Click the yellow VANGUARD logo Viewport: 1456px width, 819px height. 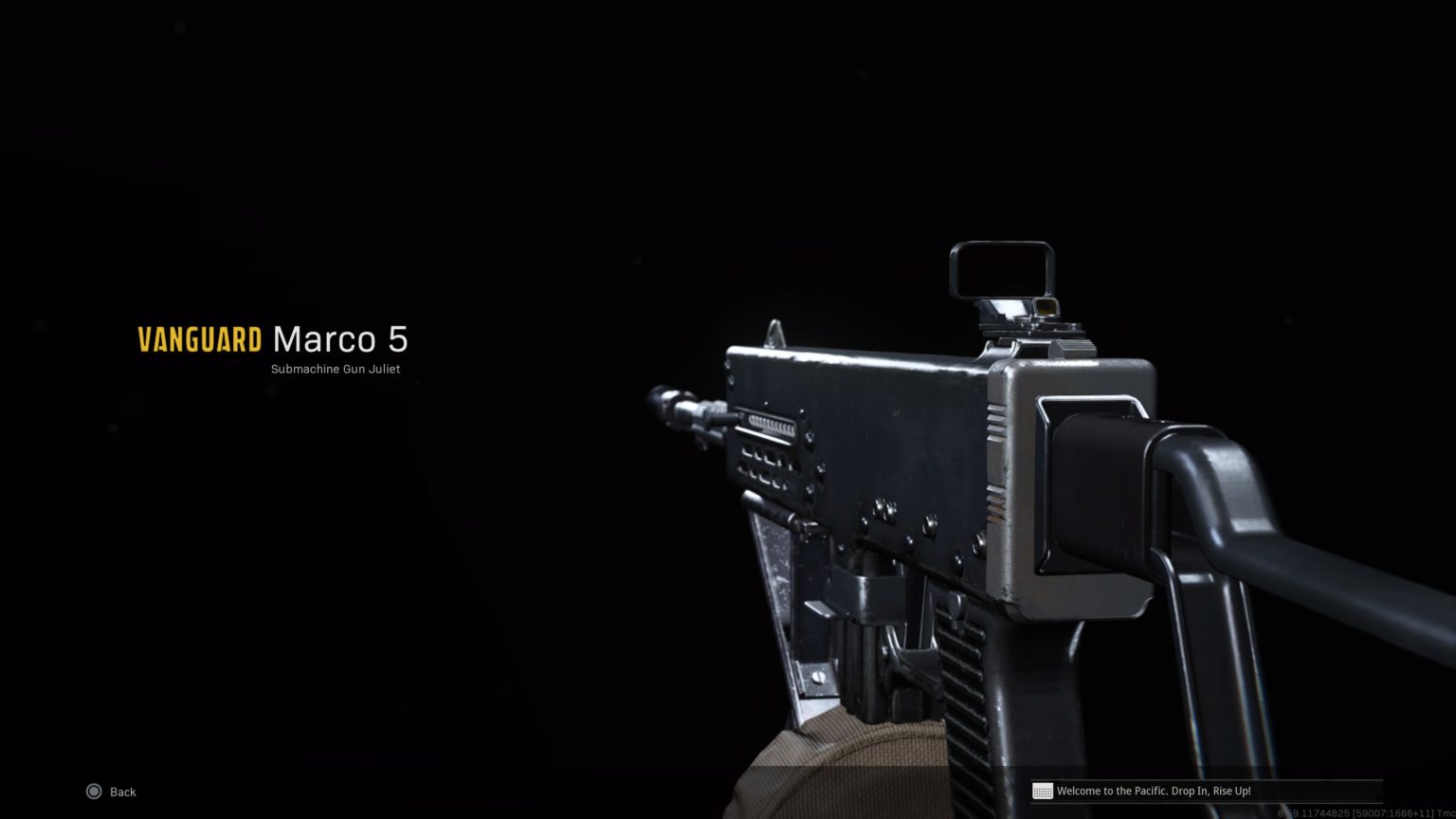(199, 339)
